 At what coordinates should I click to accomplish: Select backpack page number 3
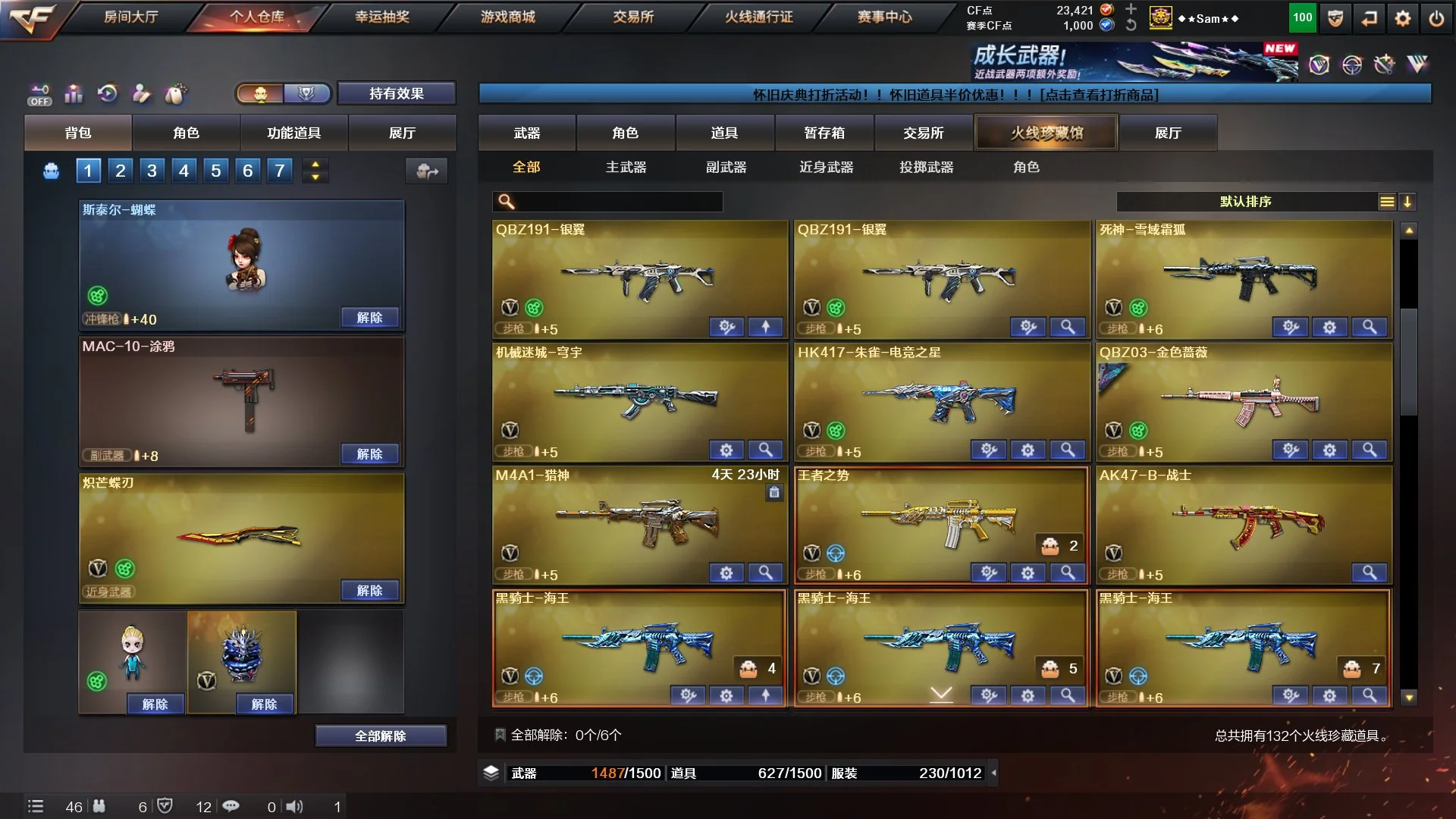(x=152, y=171)
